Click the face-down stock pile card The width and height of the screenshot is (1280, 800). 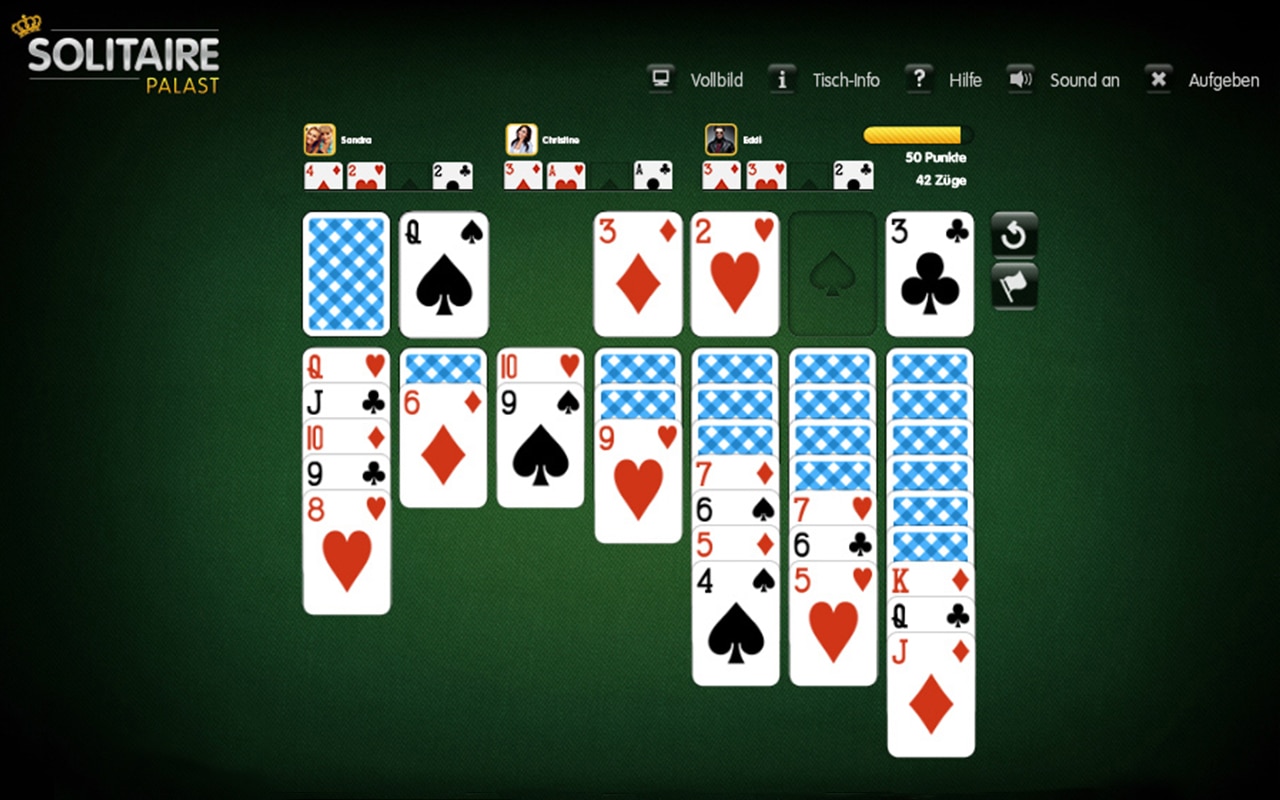click(x=345, y=273)
